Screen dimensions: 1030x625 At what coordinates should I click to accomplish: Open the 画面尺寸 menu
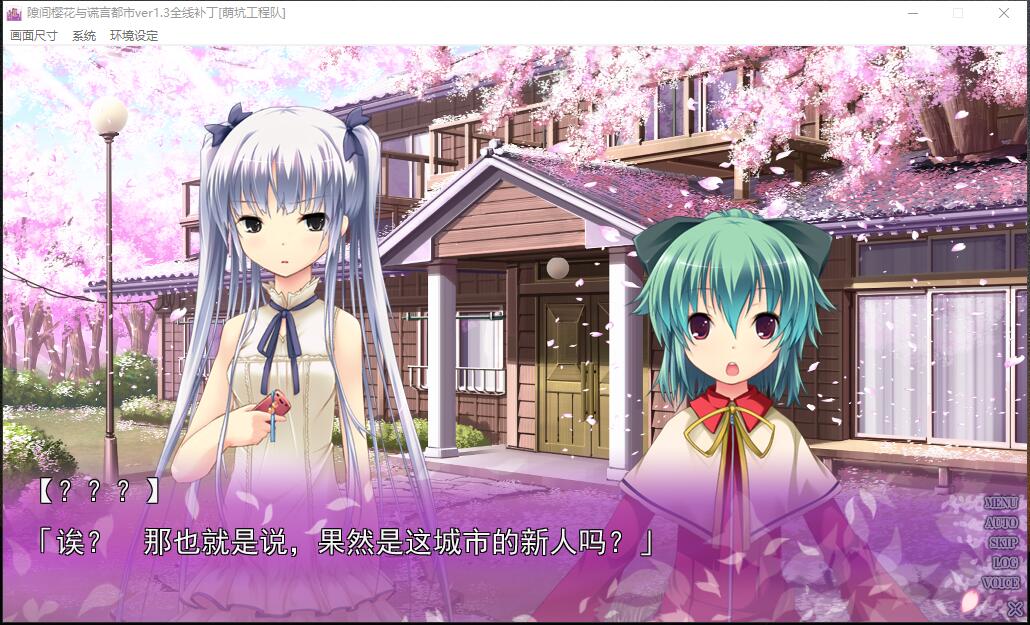(x=34, y=35)
